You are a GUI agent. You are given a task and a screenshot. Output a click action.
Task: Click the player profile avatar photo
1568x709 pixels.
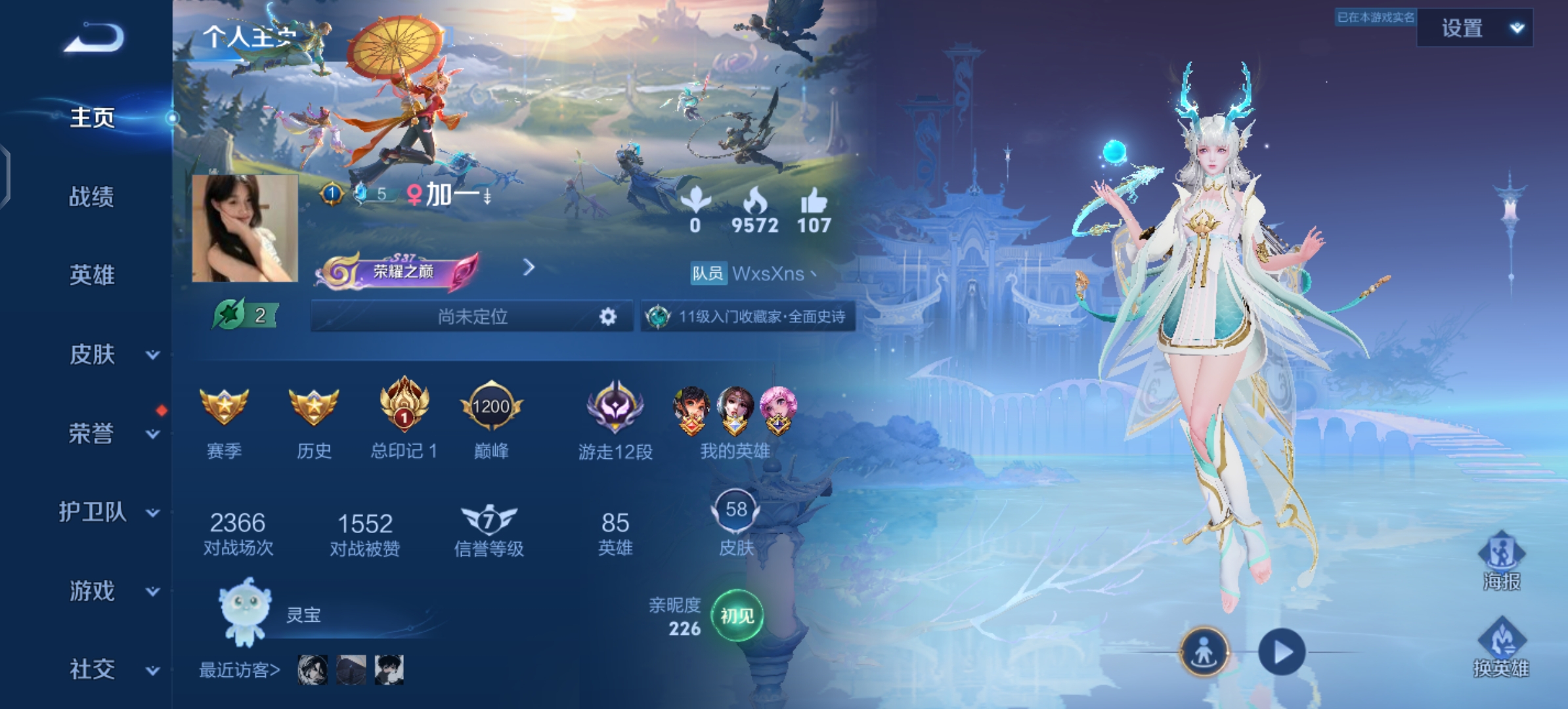coord(245,228)
